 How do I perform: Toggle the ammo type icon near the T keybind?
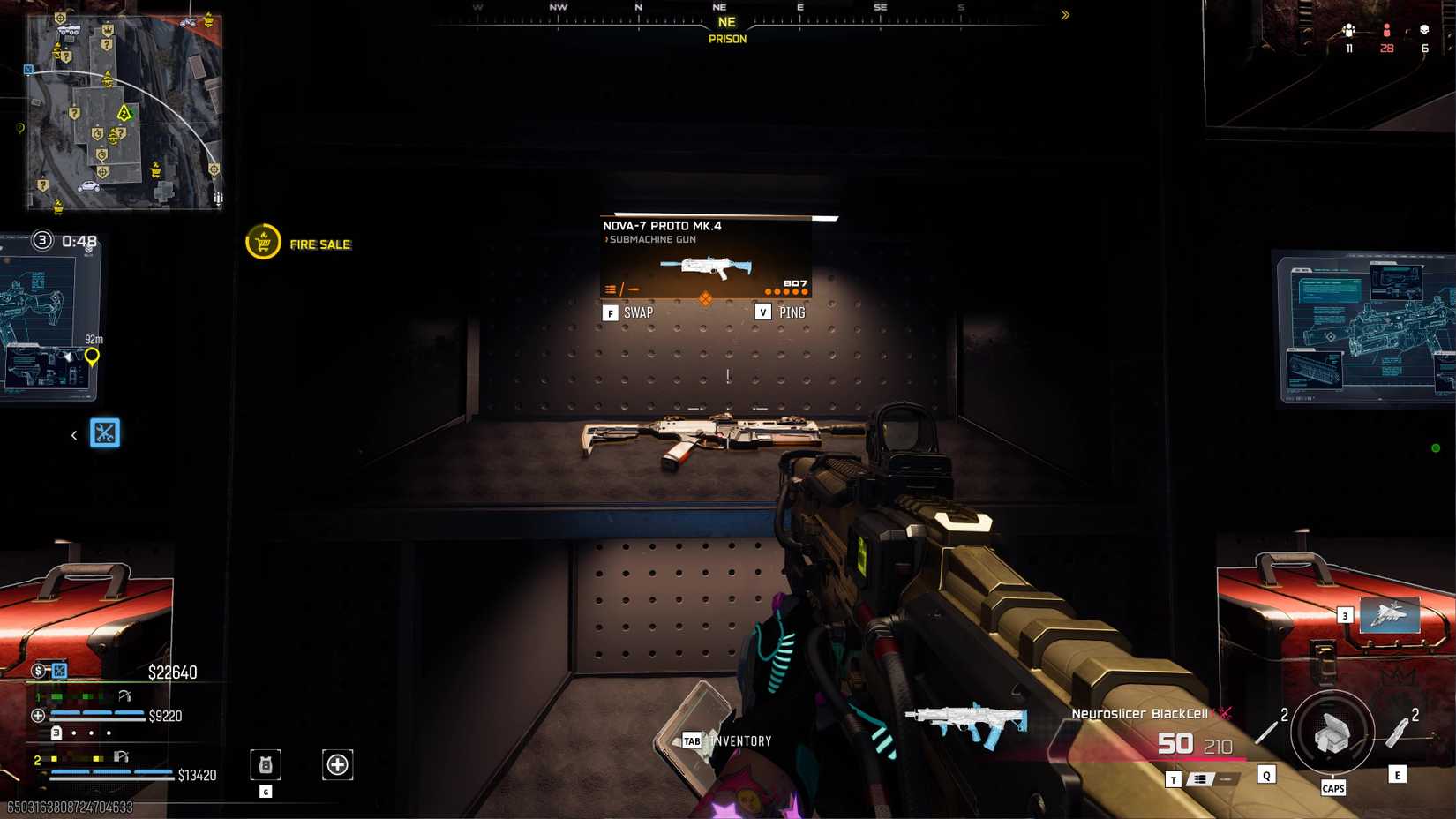1199,780
